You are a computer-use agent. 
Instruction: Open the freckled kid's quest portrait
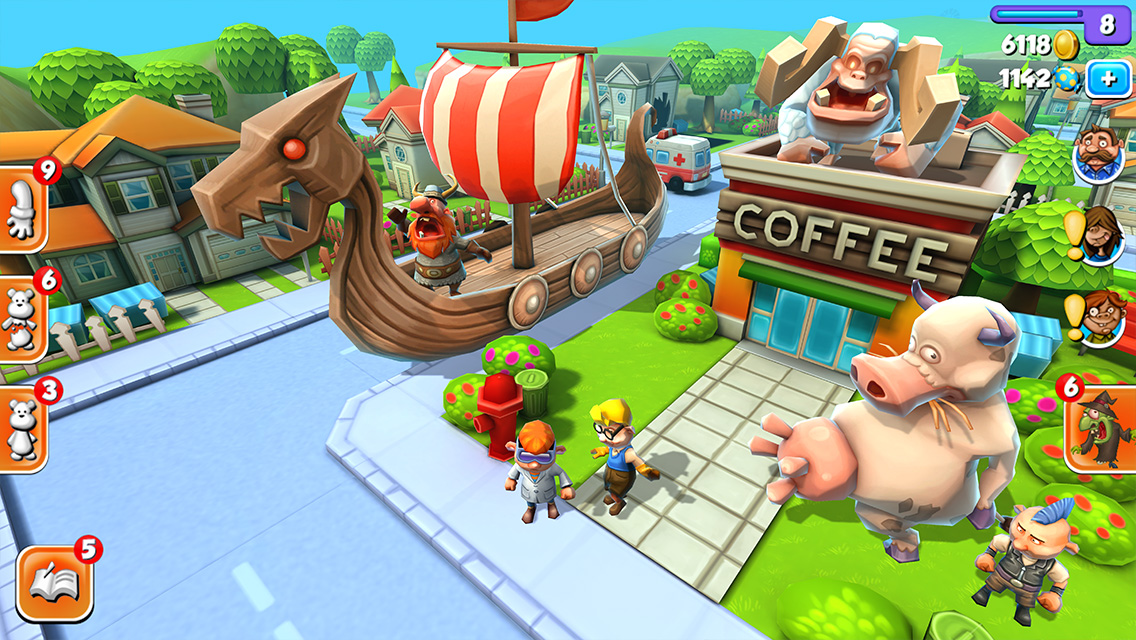coord(1102,317)
